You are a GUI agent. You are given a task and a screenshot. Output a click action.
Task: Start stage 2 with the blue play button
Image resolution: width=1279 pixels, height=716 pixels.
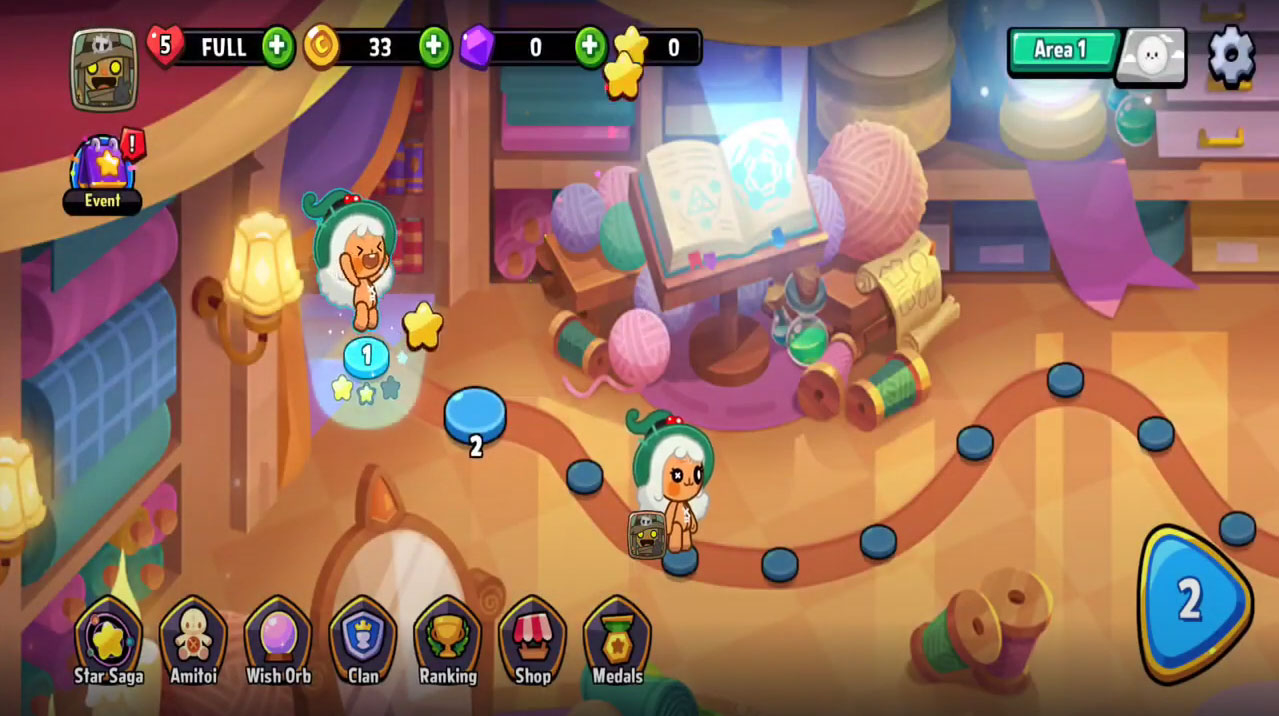(x=1192, y=602)
